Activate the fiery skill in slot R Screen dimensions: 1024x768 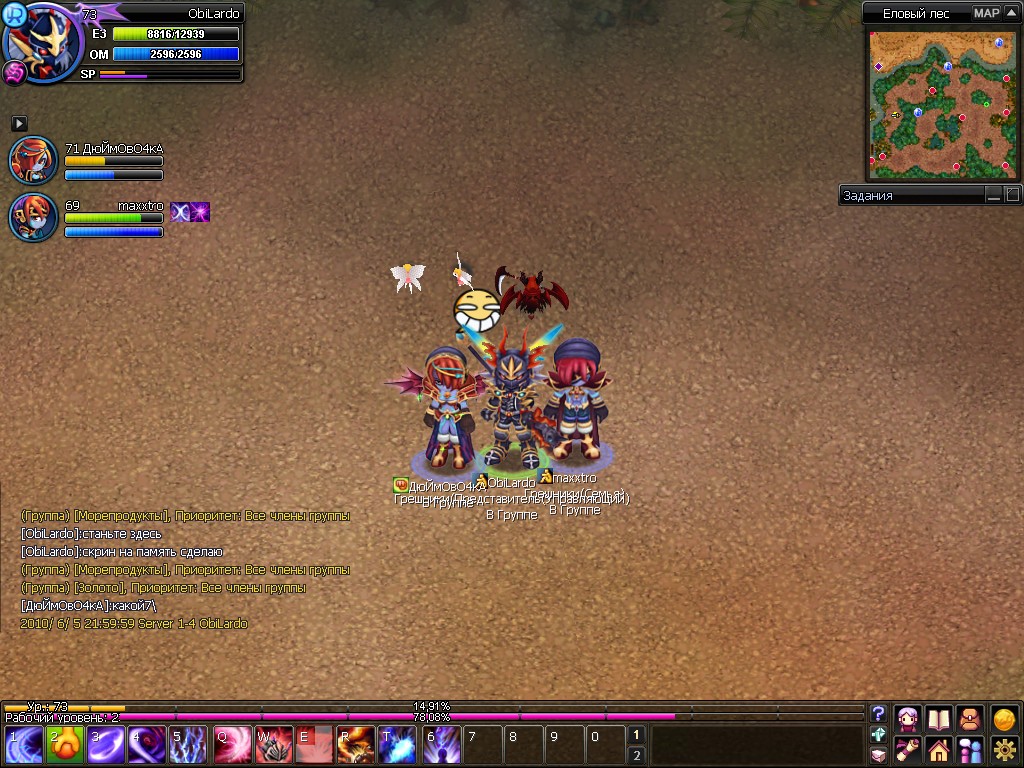[x=355, y=745]
